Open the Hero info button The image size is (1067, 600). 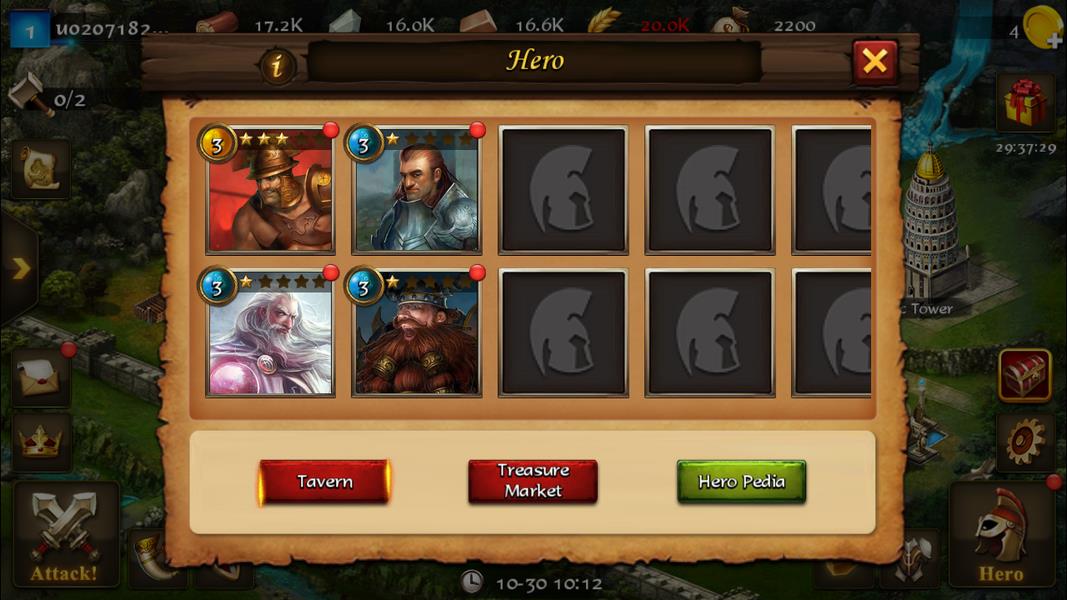pyautogui.click(x=278, y=66)
